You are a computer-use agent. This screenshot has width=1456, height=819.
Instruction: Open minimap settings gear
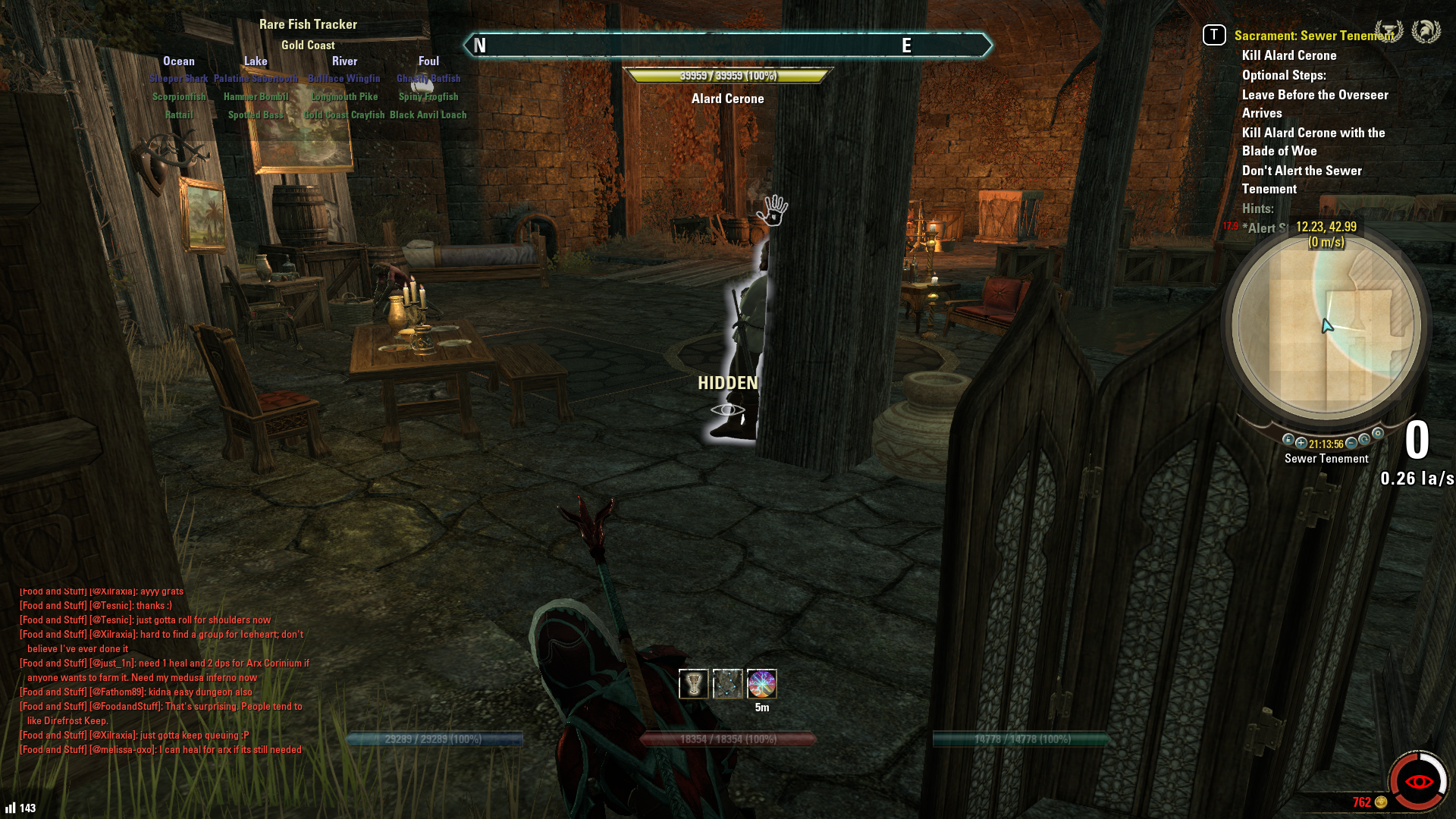(x=1378, y=434)
